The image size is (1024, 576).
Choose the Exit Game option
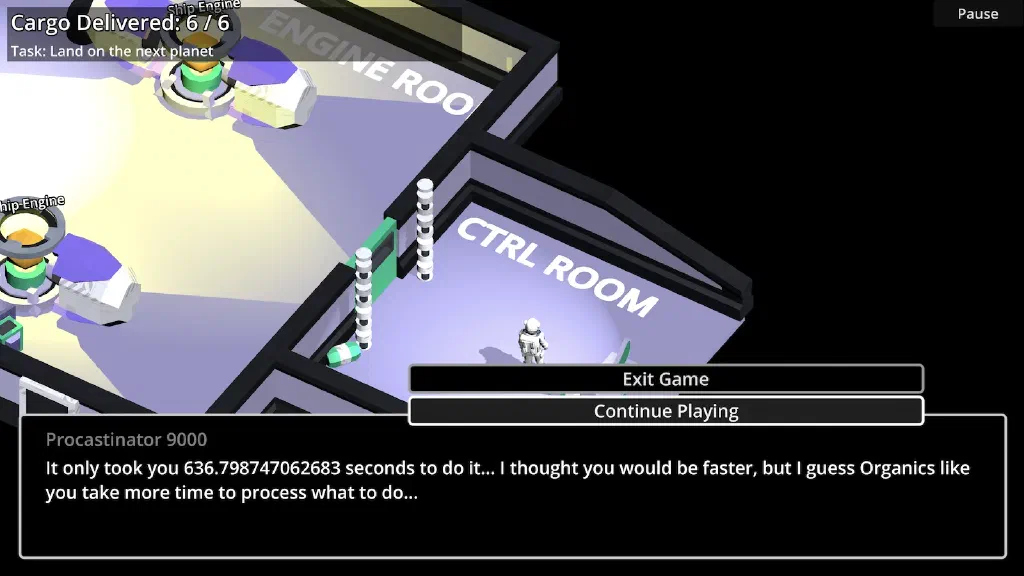(x=665, y=379)
